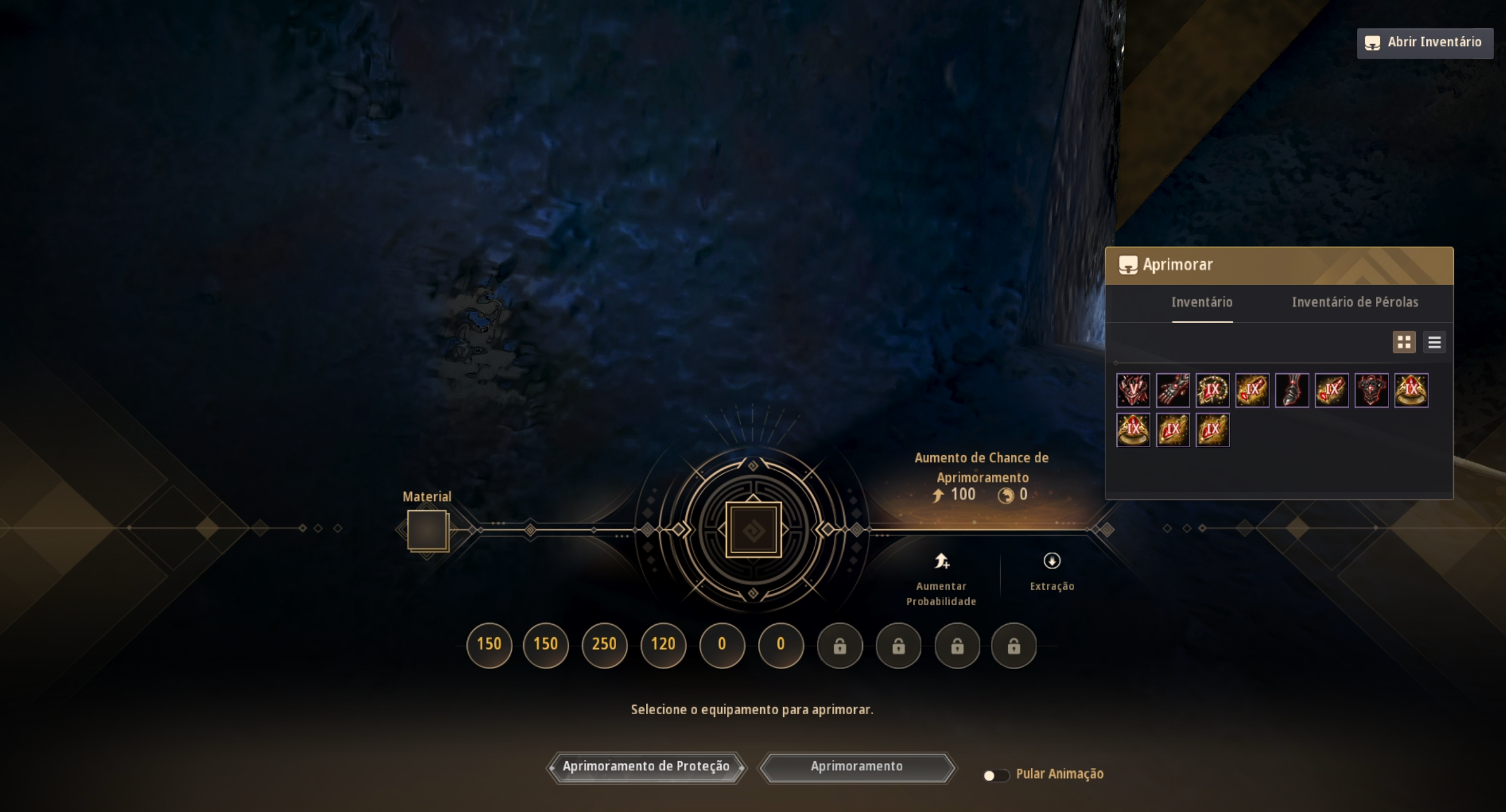Open Aumentar Probabilidade option

point(941,577)
